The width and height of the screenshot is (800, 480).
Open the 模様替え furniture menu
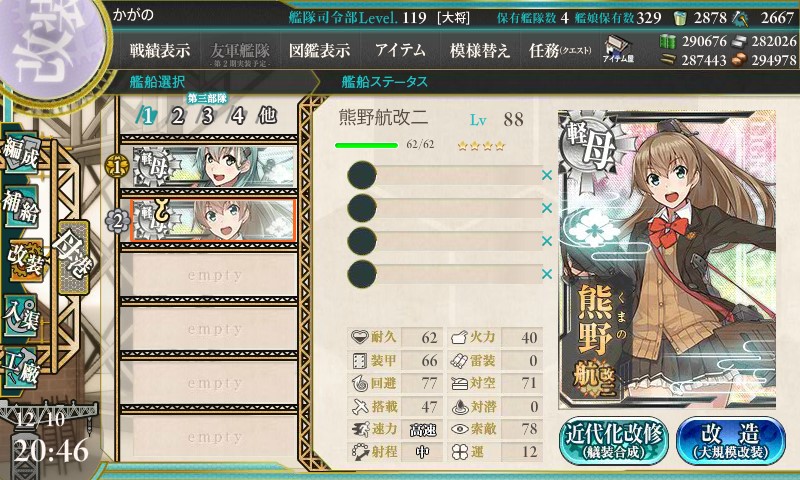479,50
